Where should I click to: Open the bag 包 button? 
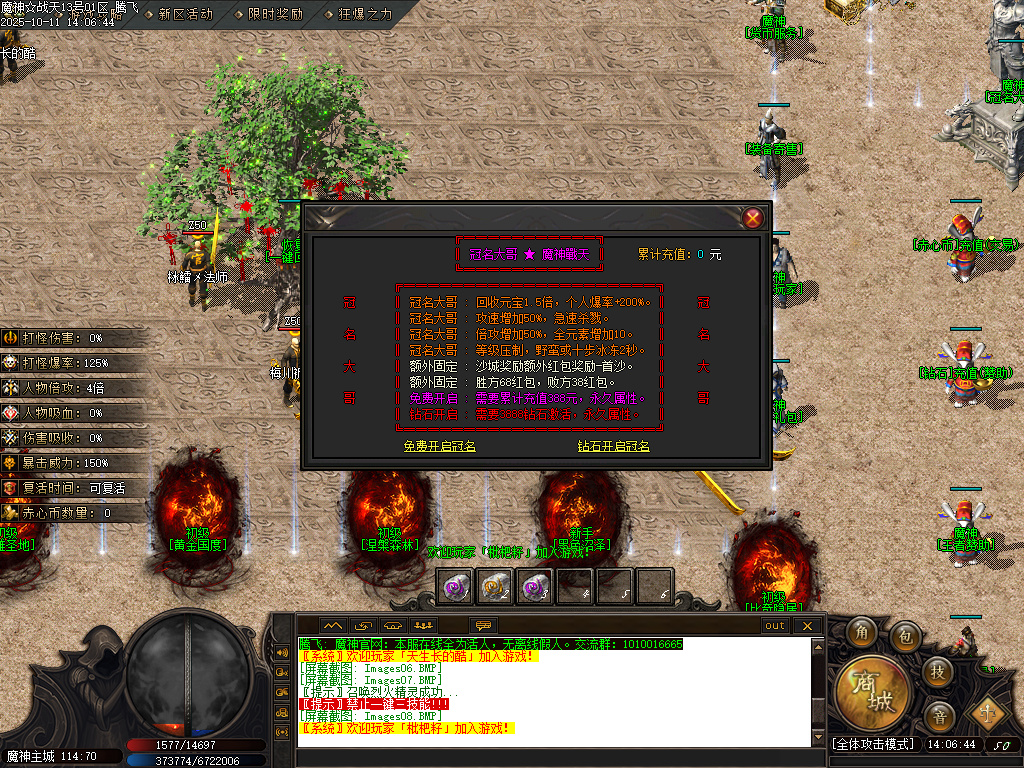pyautogui.click(x=905, y=634)
